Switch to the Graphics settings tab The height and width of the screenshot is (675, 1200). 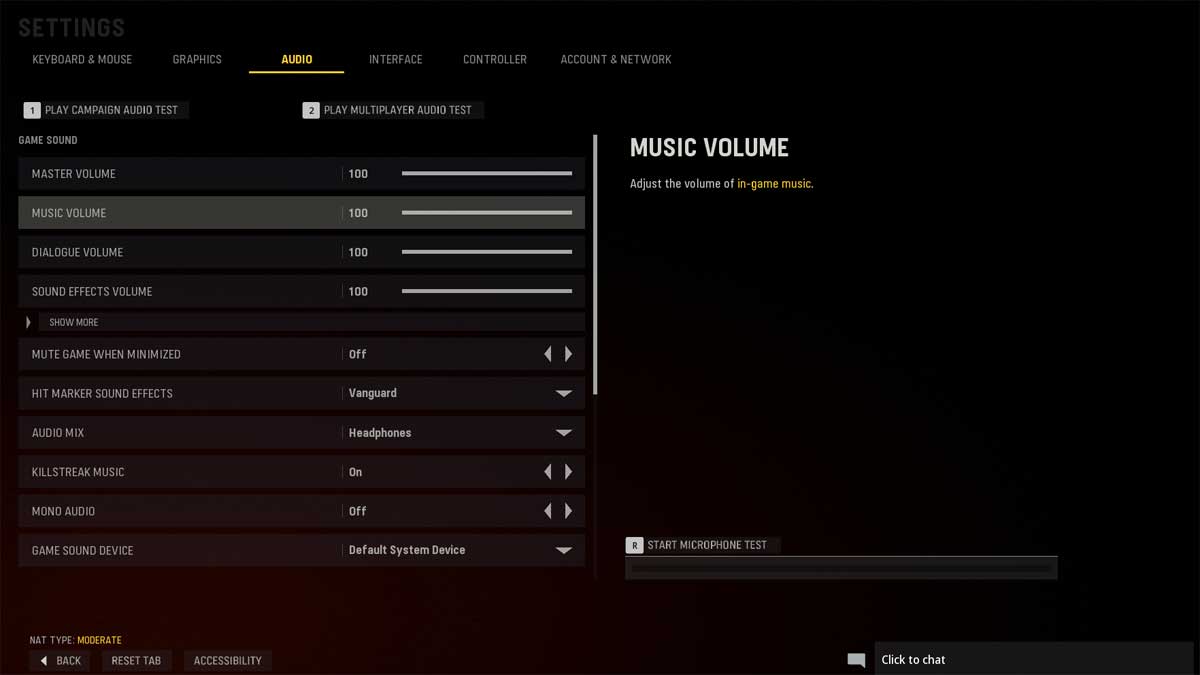(197, 60)
